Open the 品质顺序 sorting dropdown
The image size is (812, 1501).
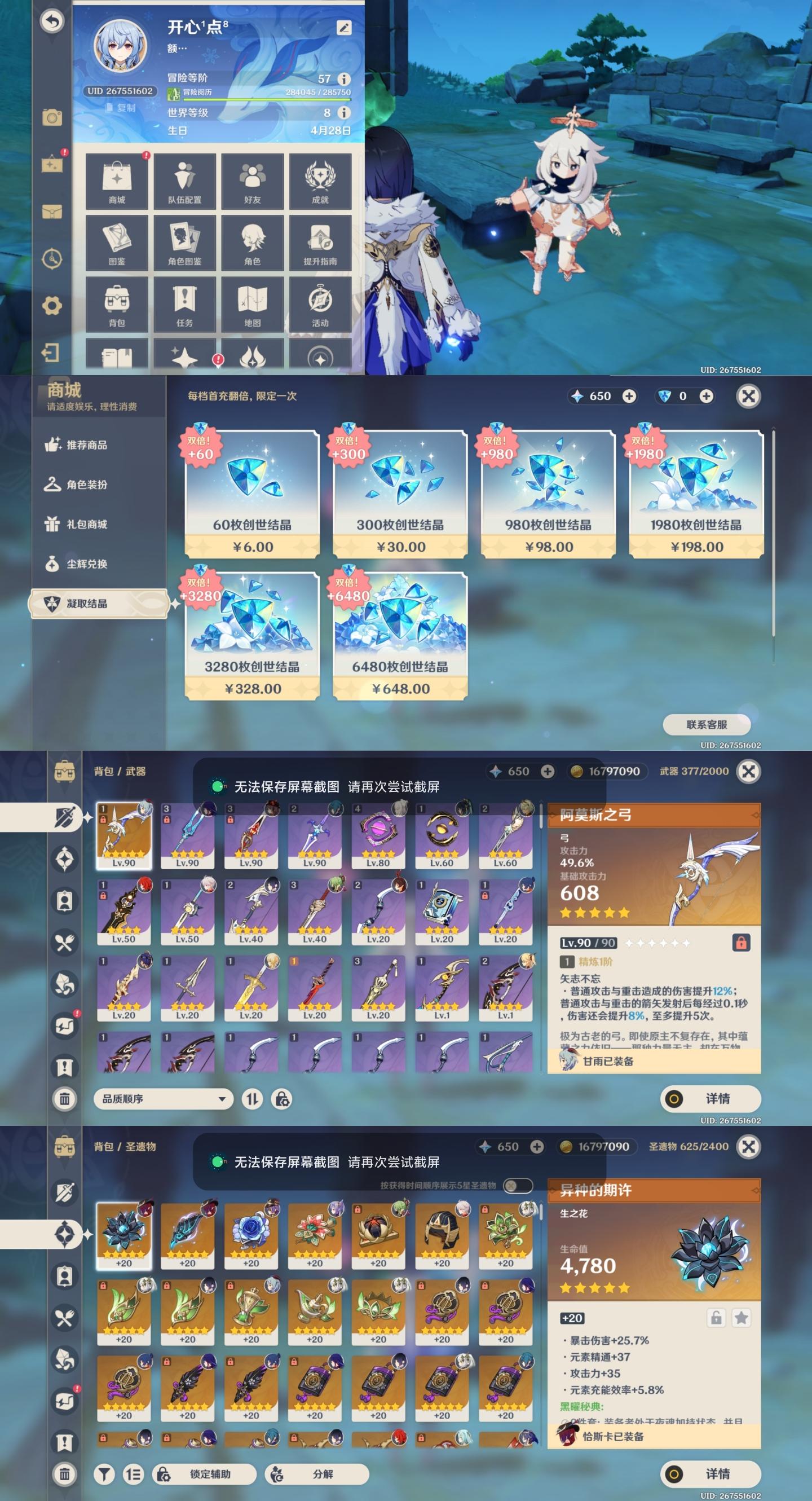[x=163, y=1099]
